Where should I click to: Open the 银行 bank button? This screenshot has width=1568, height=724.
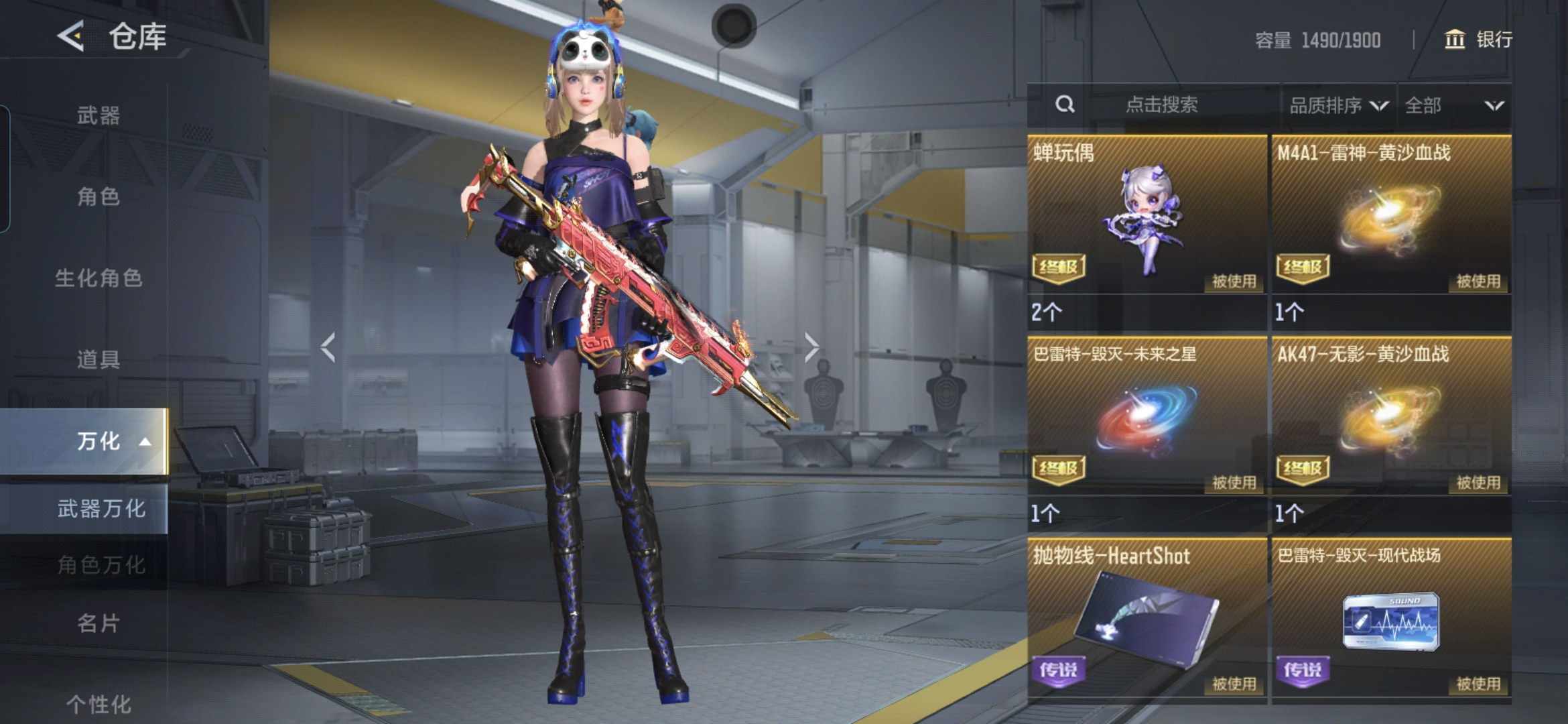tap(1478, 40)
